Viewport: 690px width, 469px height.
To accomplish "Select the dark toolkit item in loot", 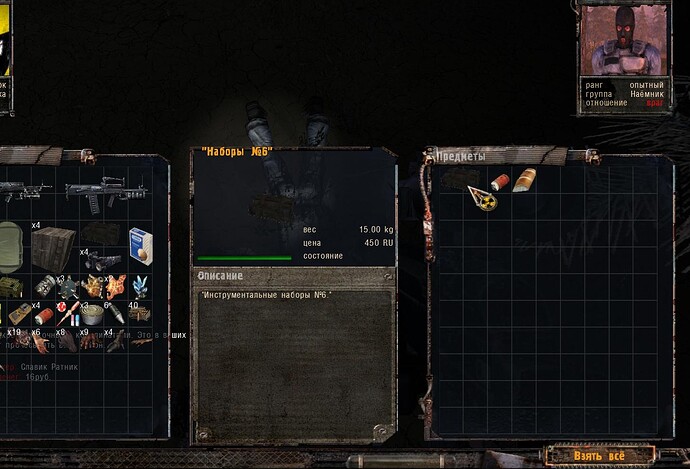I will point(458,178).
